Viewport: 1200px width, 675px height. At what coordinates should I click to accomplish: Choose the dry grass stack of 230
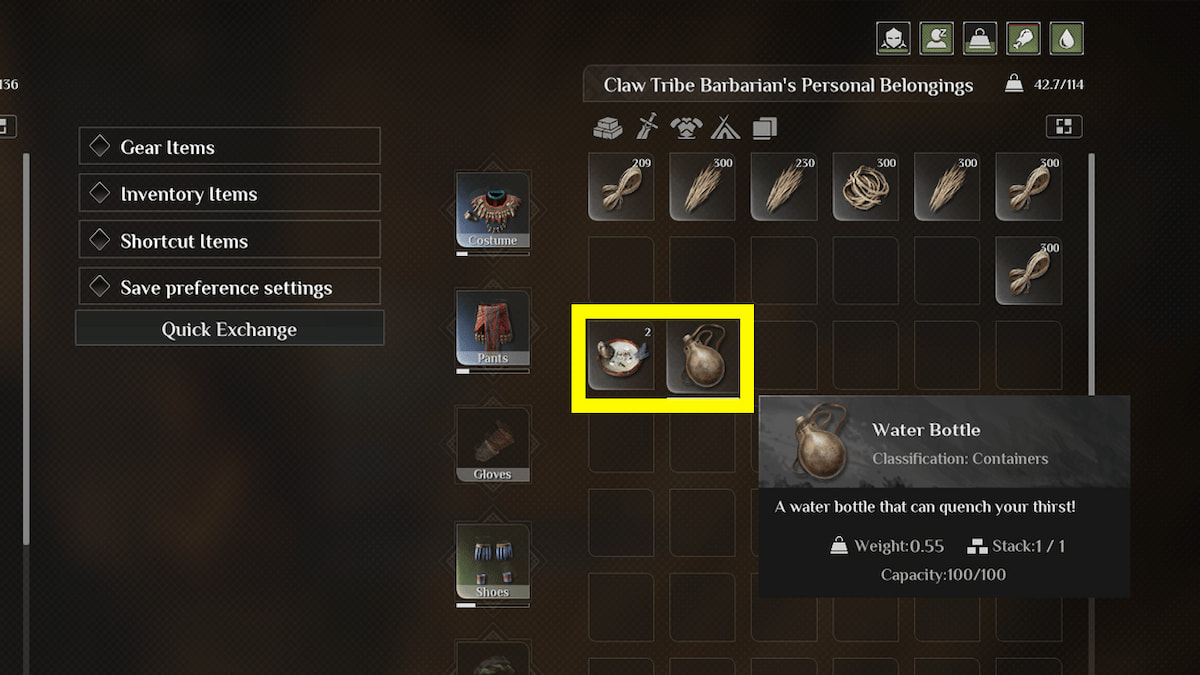tap(784, 187)
